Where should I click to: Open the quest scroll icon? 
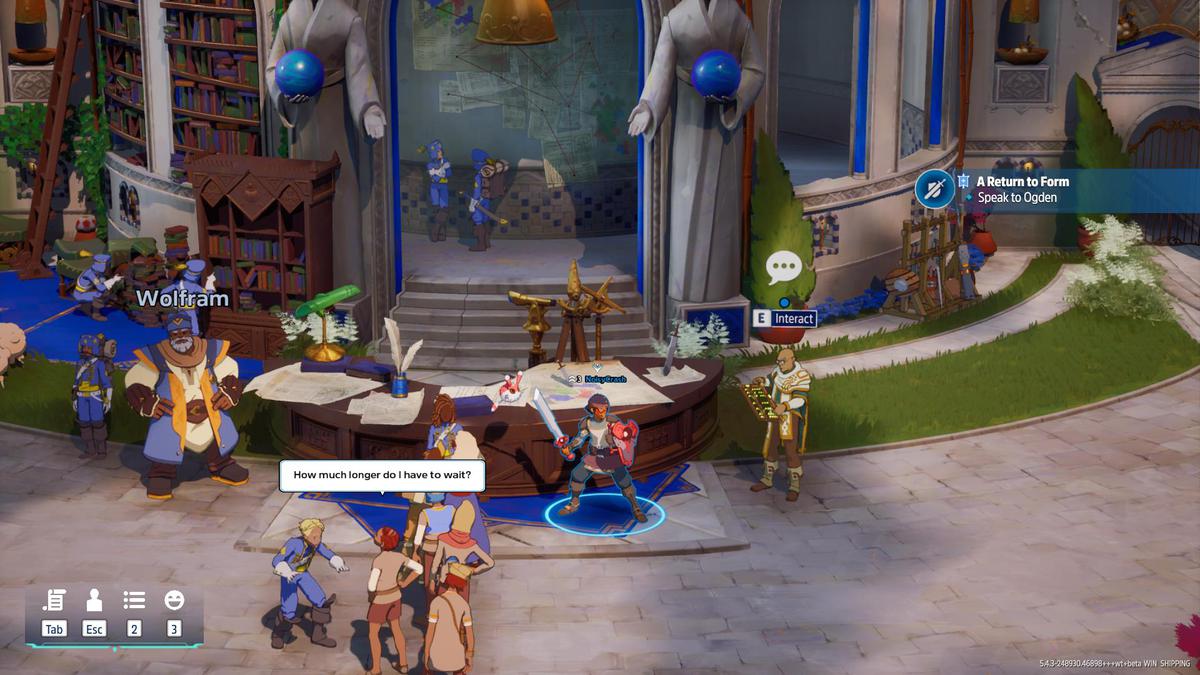tap(54, 600)
